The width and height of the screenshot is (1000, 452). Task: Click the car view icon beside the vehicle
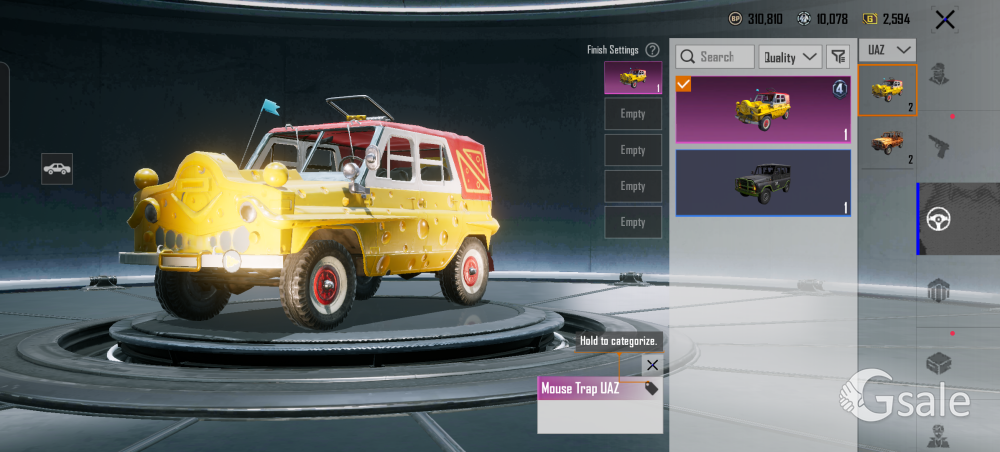(x=57, y=168)
